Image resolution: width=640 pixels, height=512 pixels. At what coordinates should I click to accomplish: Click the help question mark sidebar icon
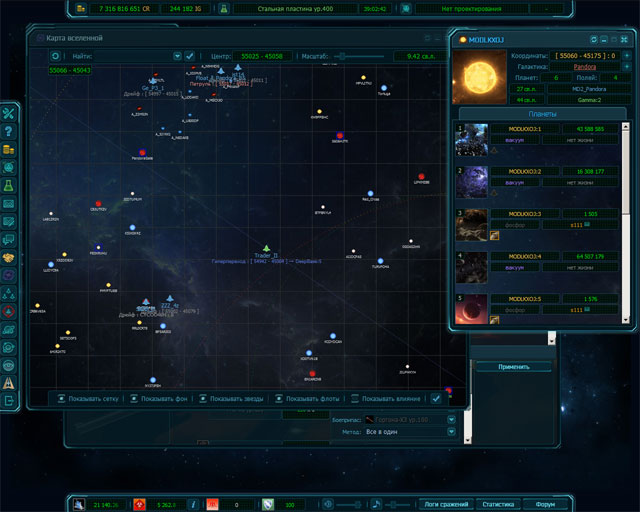pos(9,131)
